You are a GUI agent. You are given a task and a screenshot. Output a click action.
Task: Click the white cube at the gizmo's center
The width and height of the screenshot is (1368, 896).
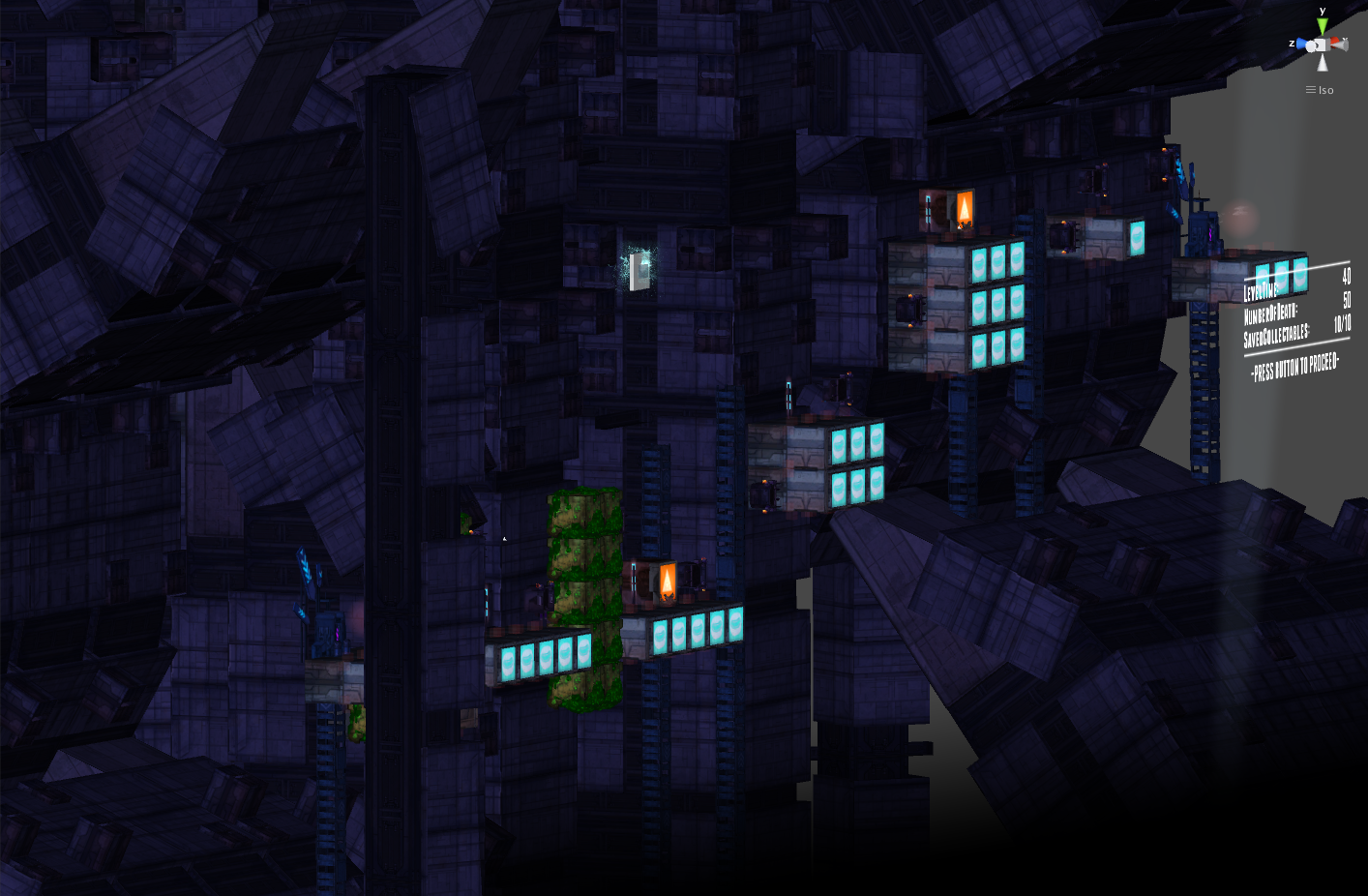pyautogui.click(x=1321, y=44)
